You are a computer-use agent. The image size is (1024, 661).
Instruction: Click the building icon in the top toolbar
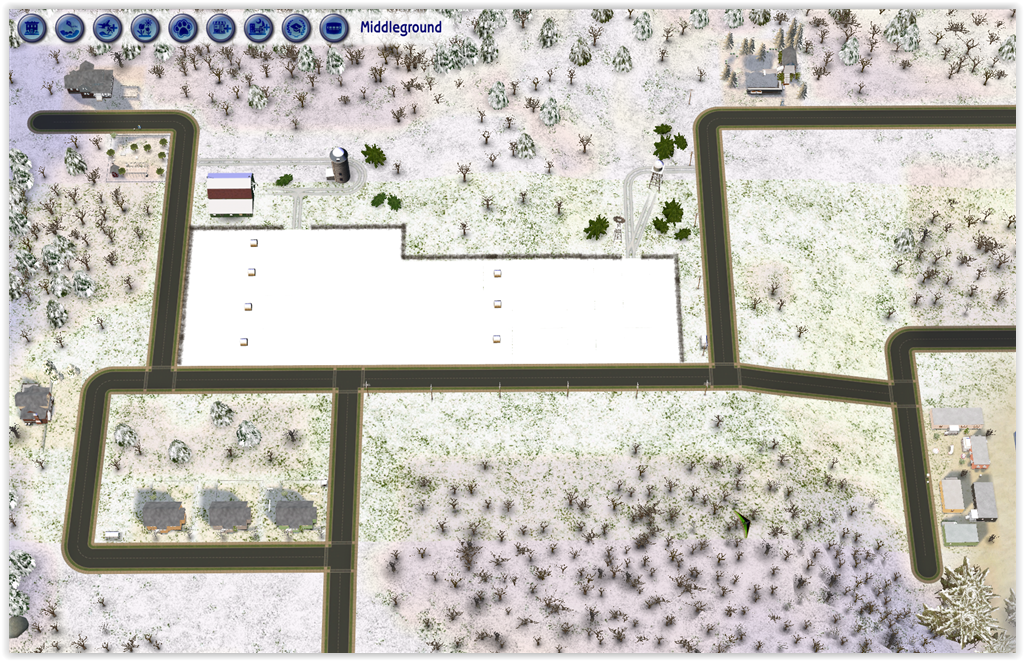click(x=32, y=28)
